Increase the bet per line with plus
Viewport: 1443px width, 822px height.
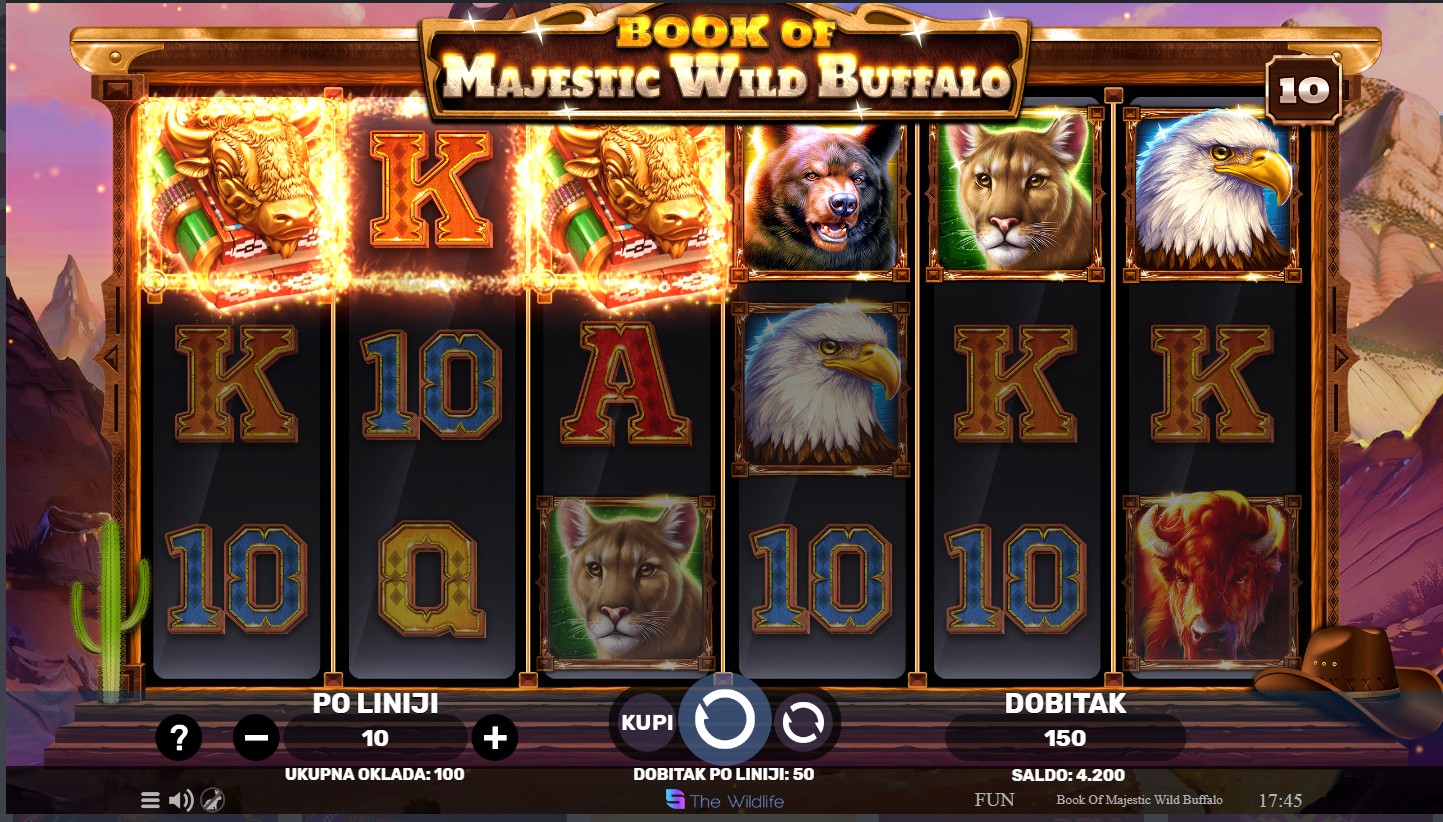(495, 739)
